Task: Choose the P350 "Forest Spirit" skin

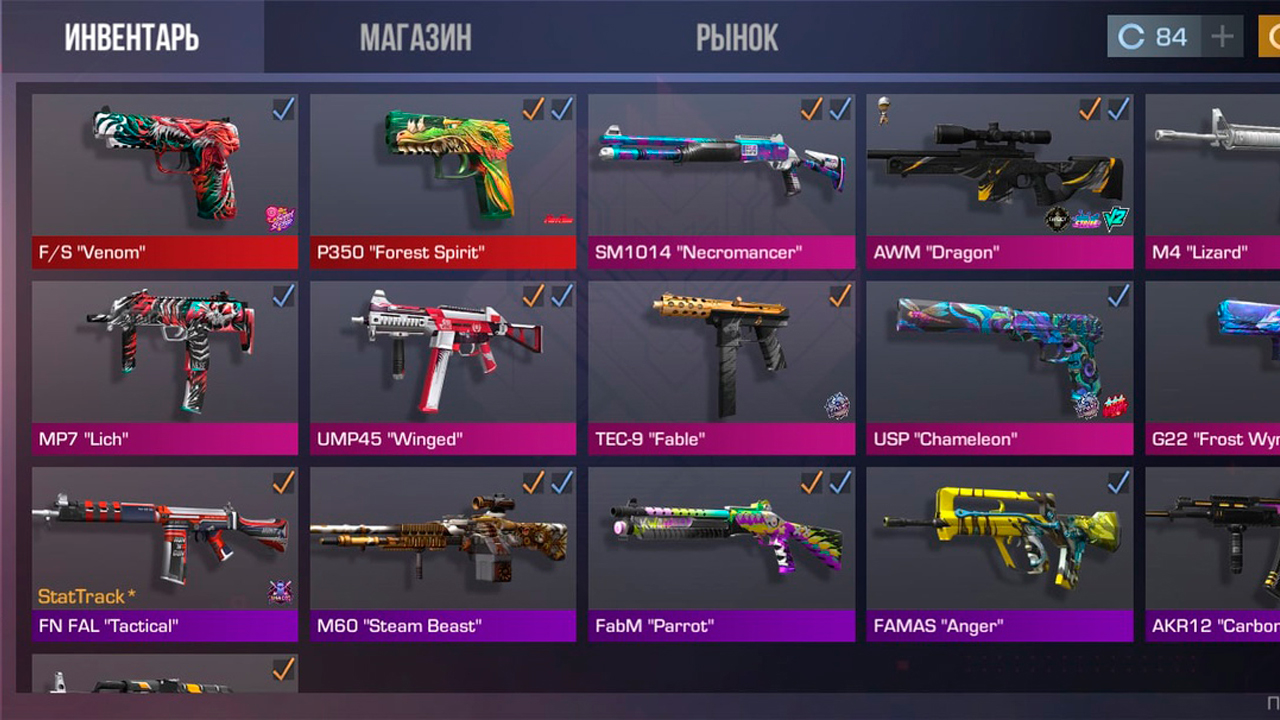Action: point(443,180)
